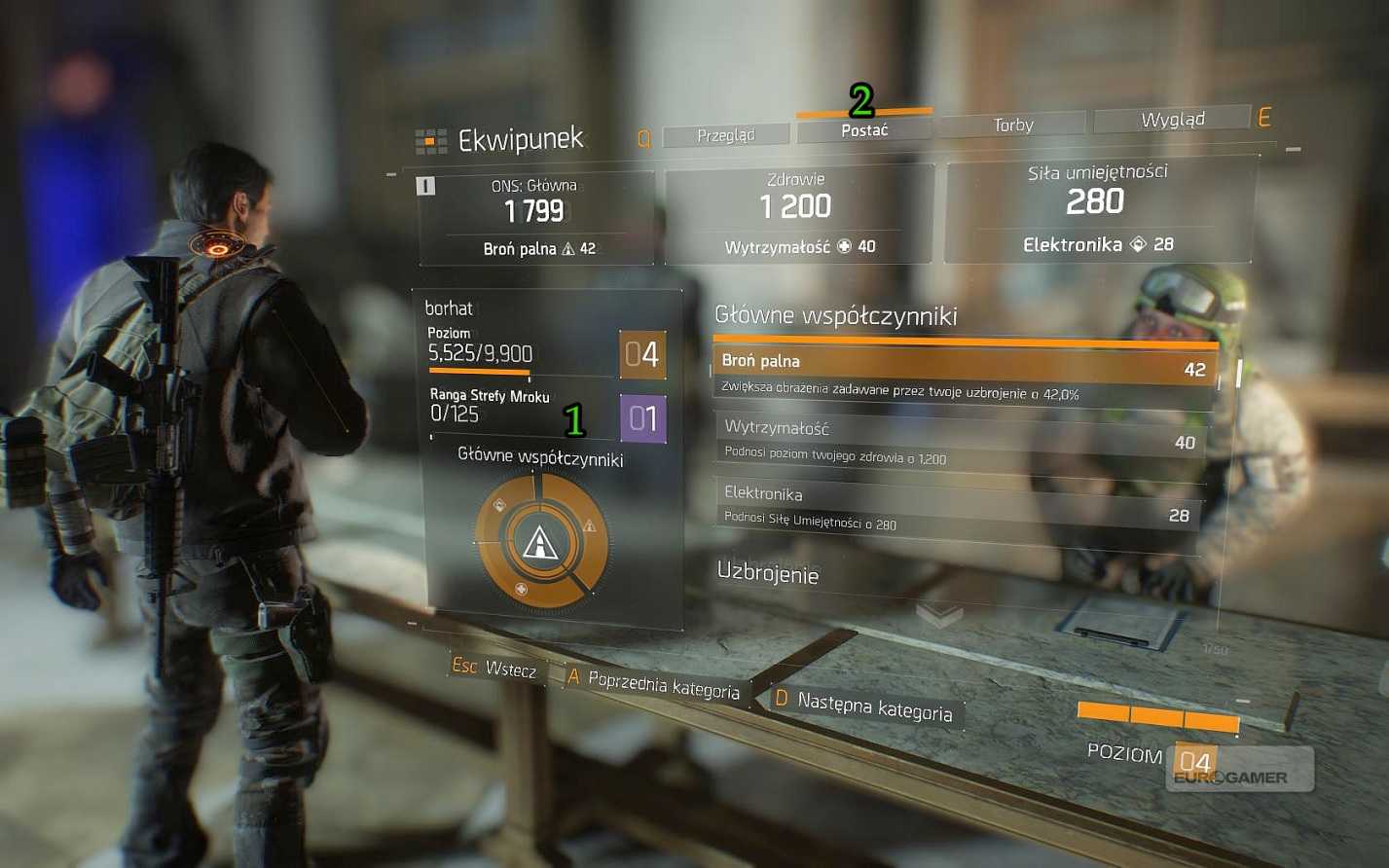Image resolution: width=1389 pixels, height=868 pixels.
Task: Select the Siła umiejętności stat panel
Action: point(1097,207)
